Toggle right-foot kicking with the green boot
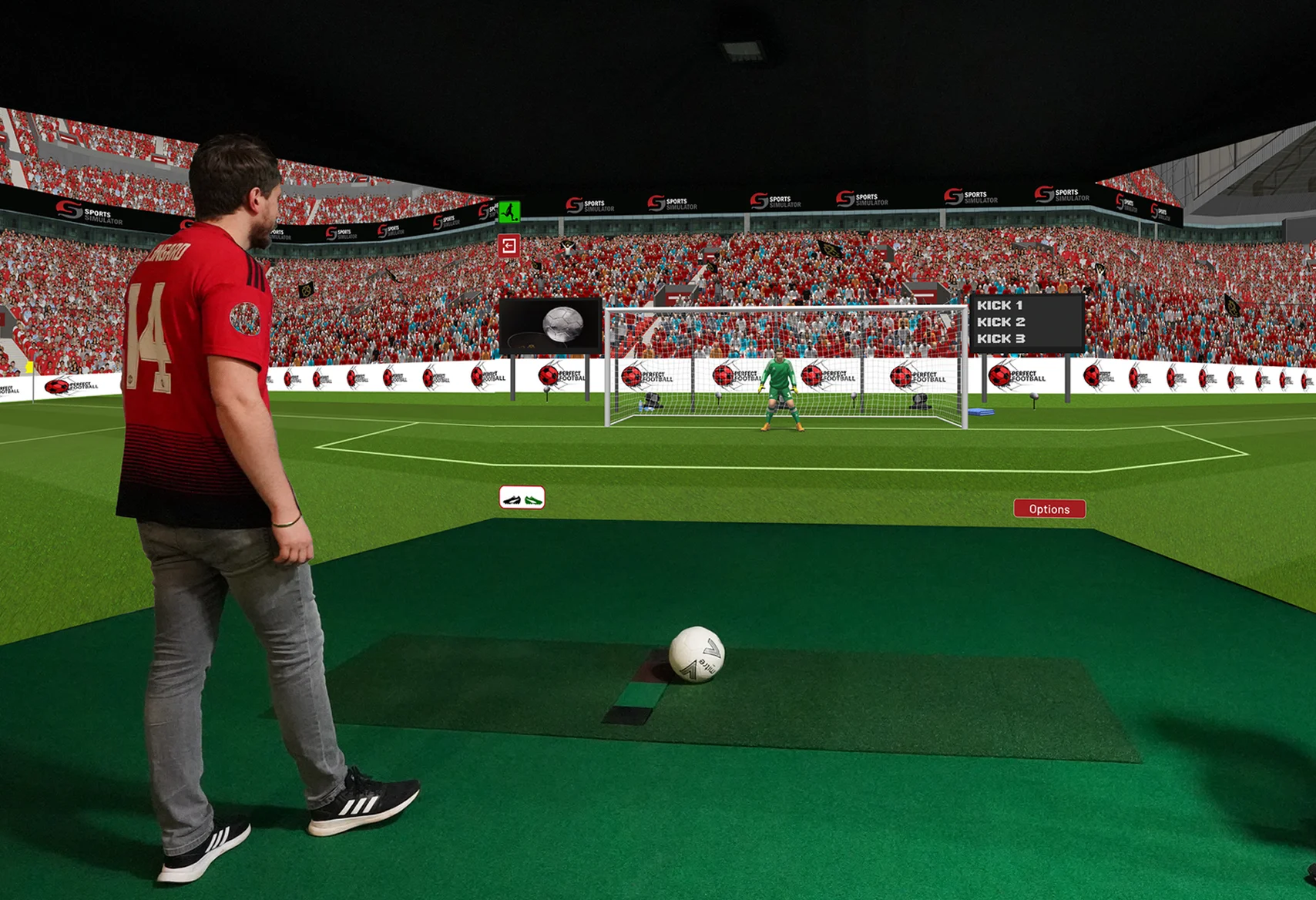The image size is (1316, 900). pos(534,499)
